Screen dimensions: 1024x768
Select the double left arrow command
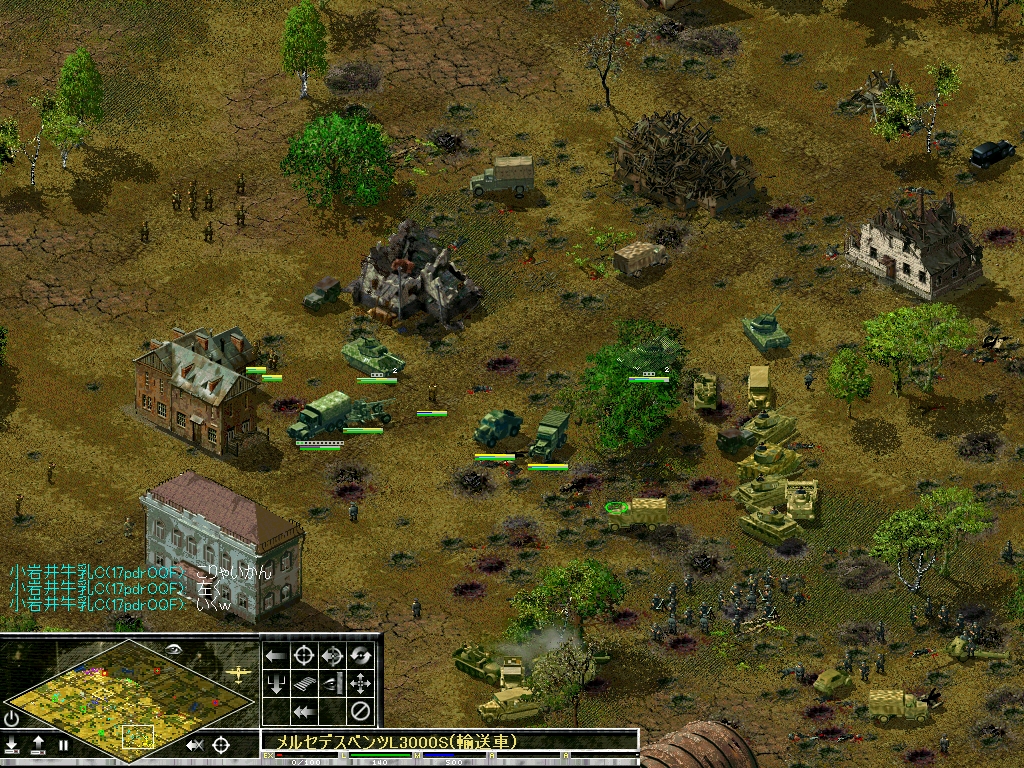[x=305, y=712]
